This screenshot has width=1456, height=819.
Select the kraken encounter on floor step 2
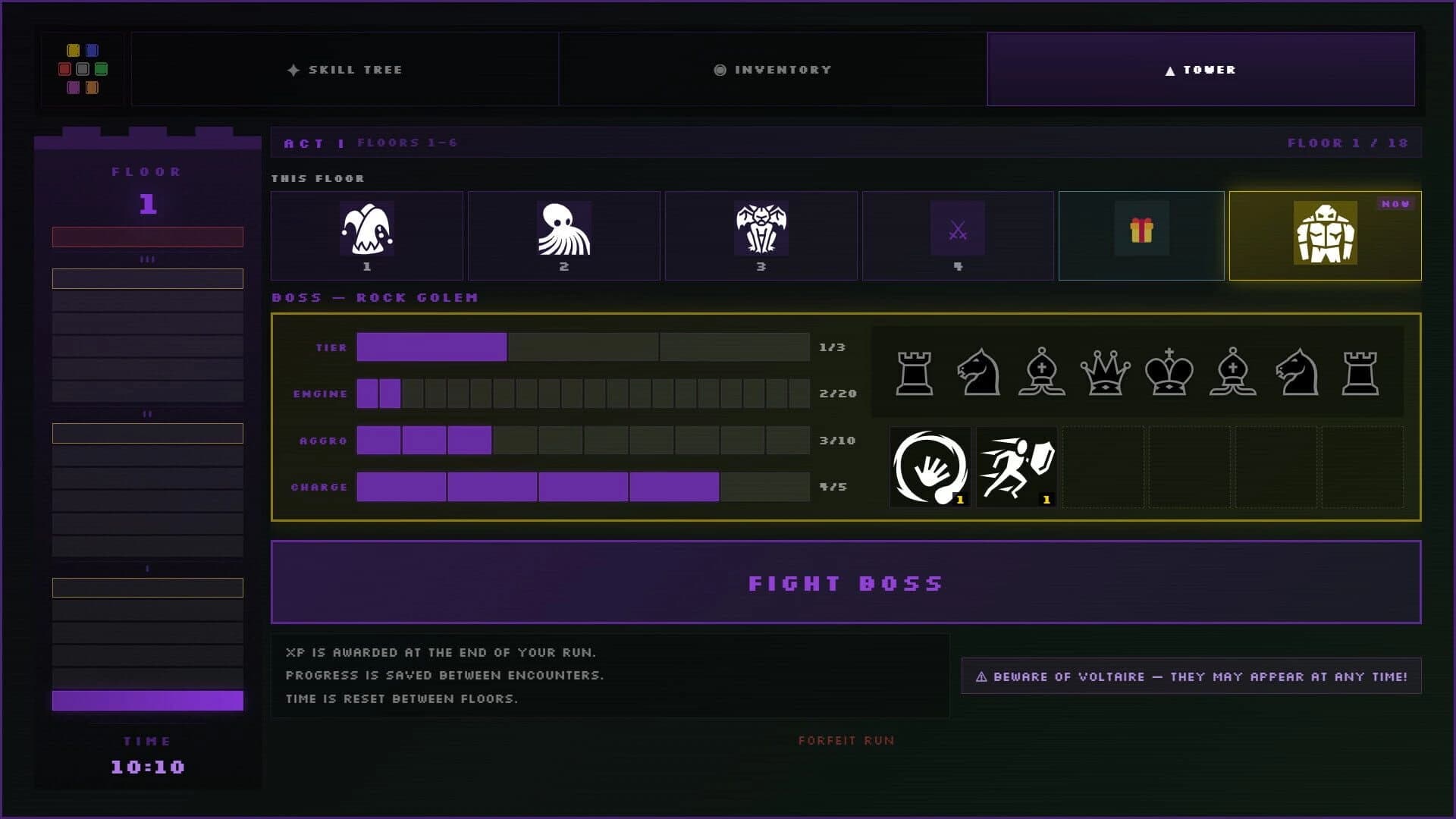(x=563, y=235)
